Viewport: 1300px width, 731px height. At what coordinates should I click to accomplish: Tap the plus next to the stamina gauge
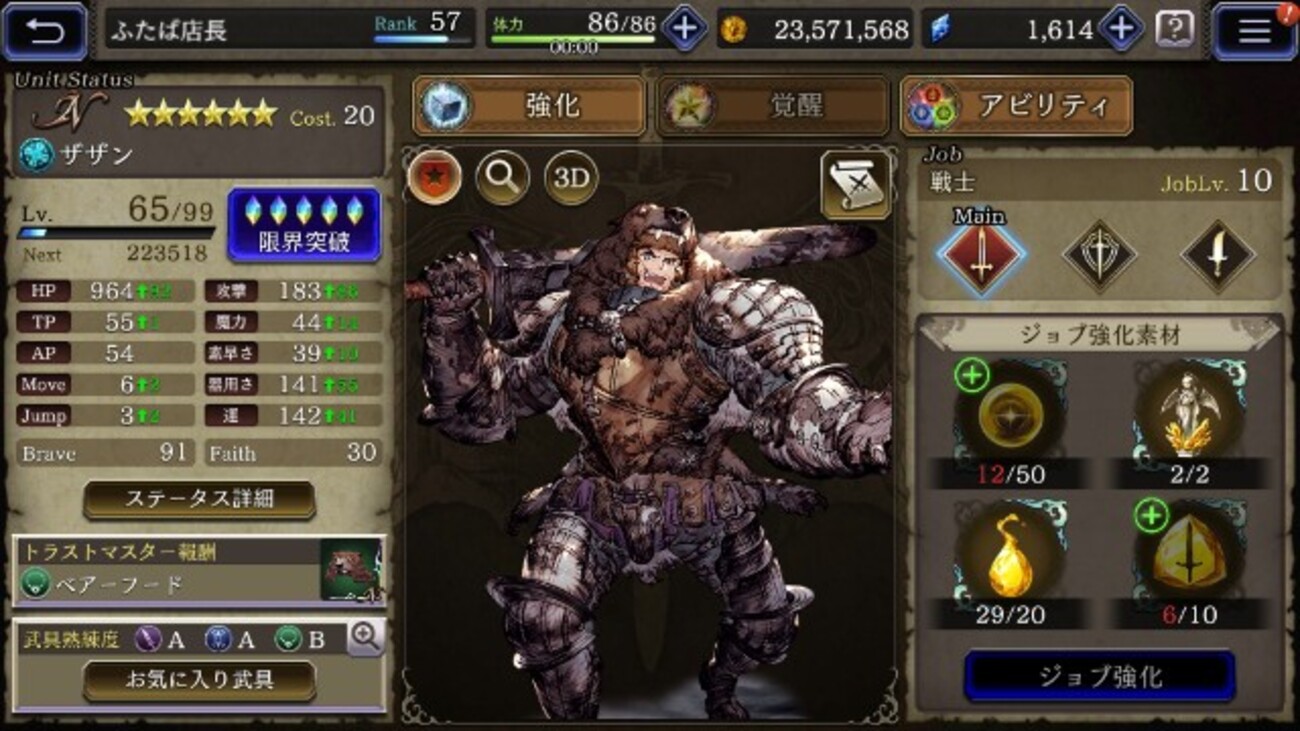tap(684, 27)
